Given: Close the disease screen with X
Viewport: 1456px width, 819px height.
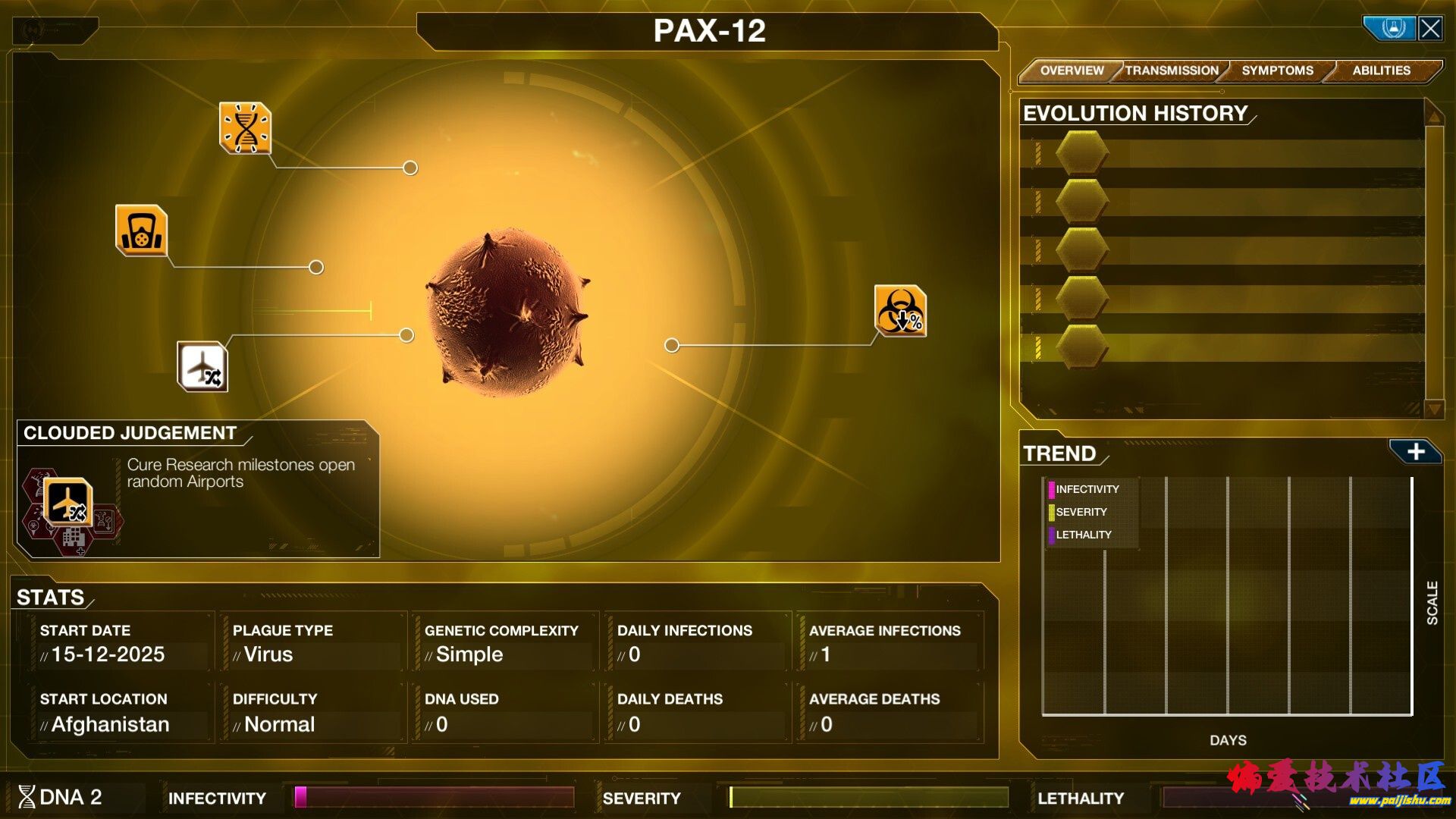Looking at the screenshot, I should 1430,29.
